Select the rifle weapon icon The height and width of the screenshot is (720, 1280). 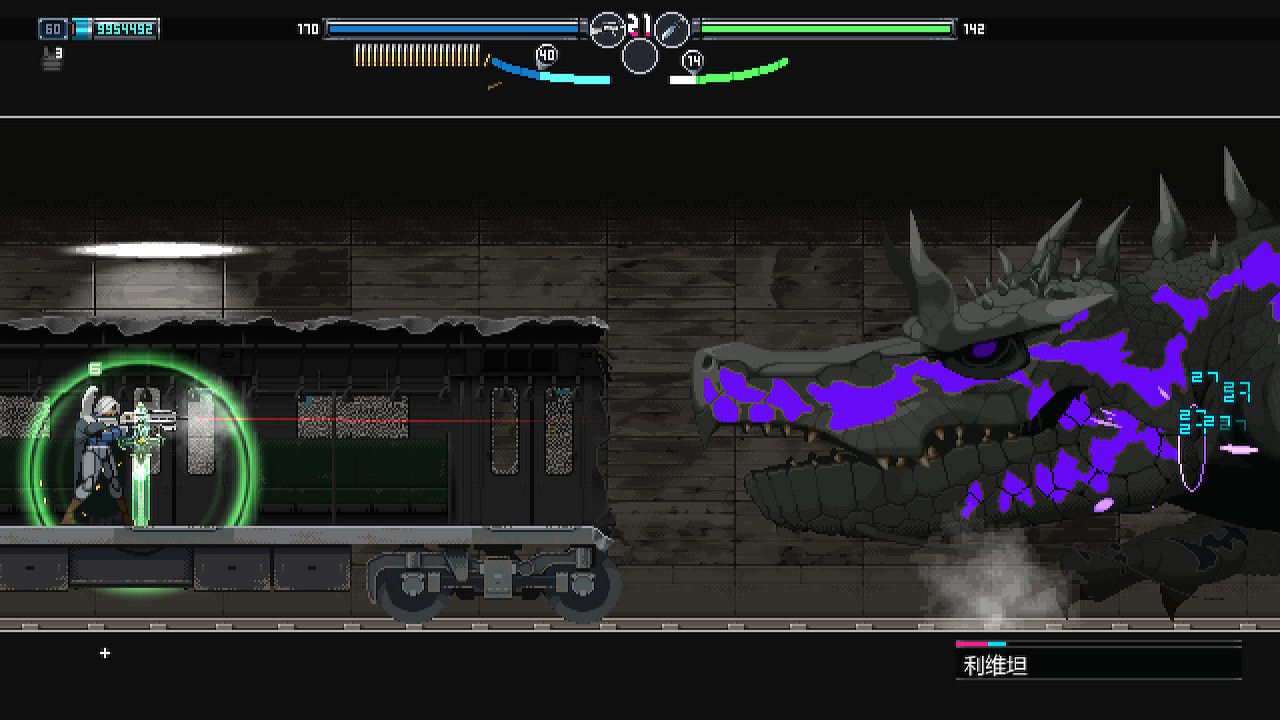[607, 30]
